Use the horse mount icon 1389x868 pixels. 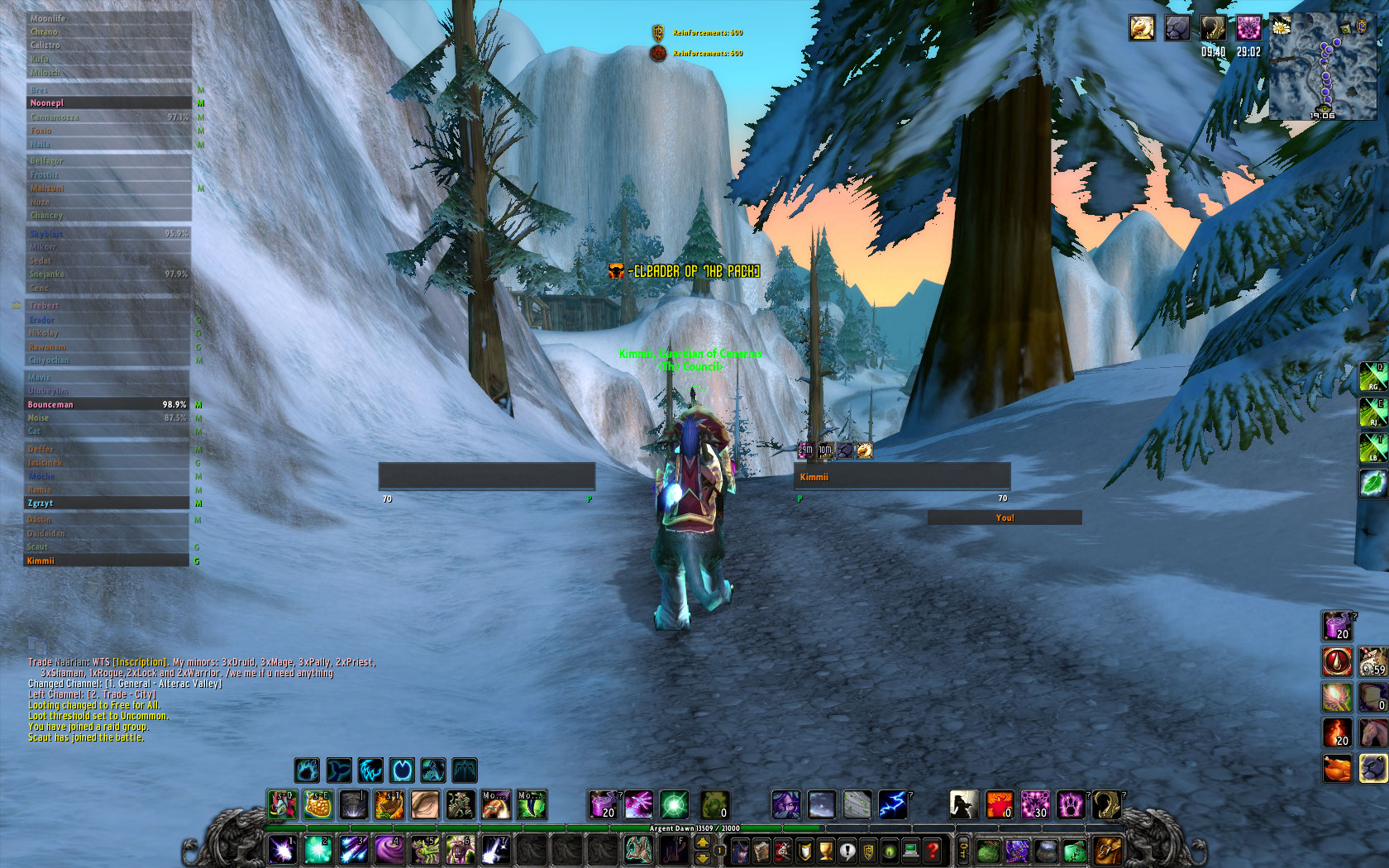click(1373, 732)
